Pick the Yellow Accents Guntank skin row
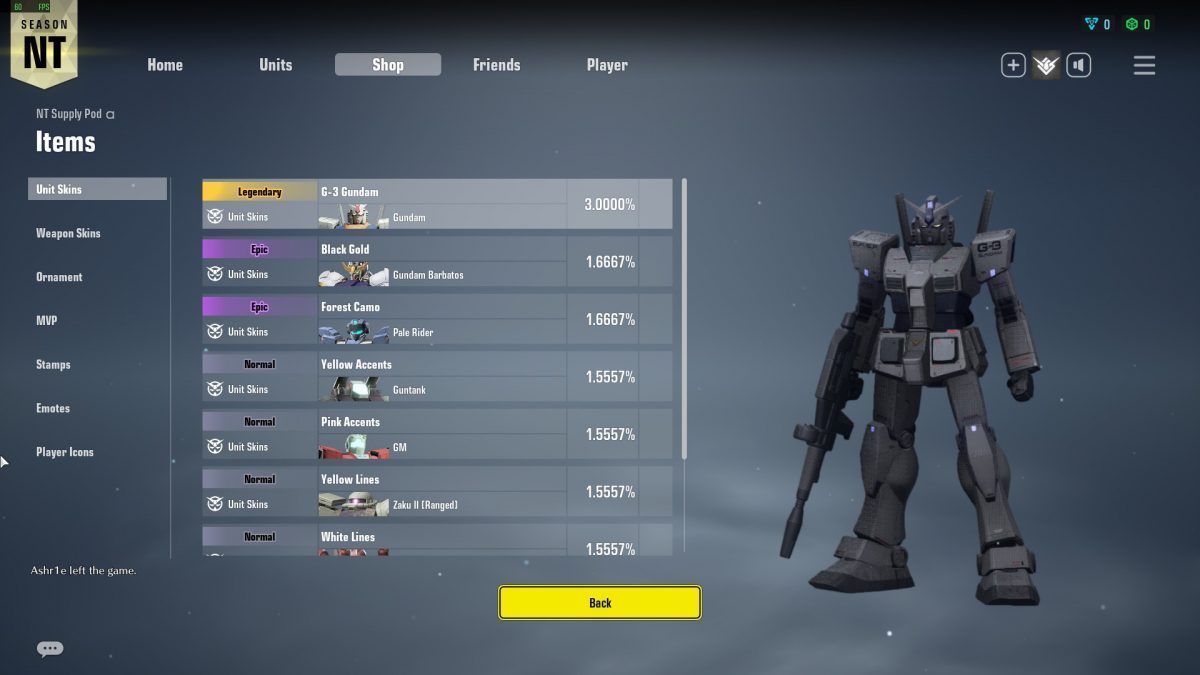 [437, 377]
